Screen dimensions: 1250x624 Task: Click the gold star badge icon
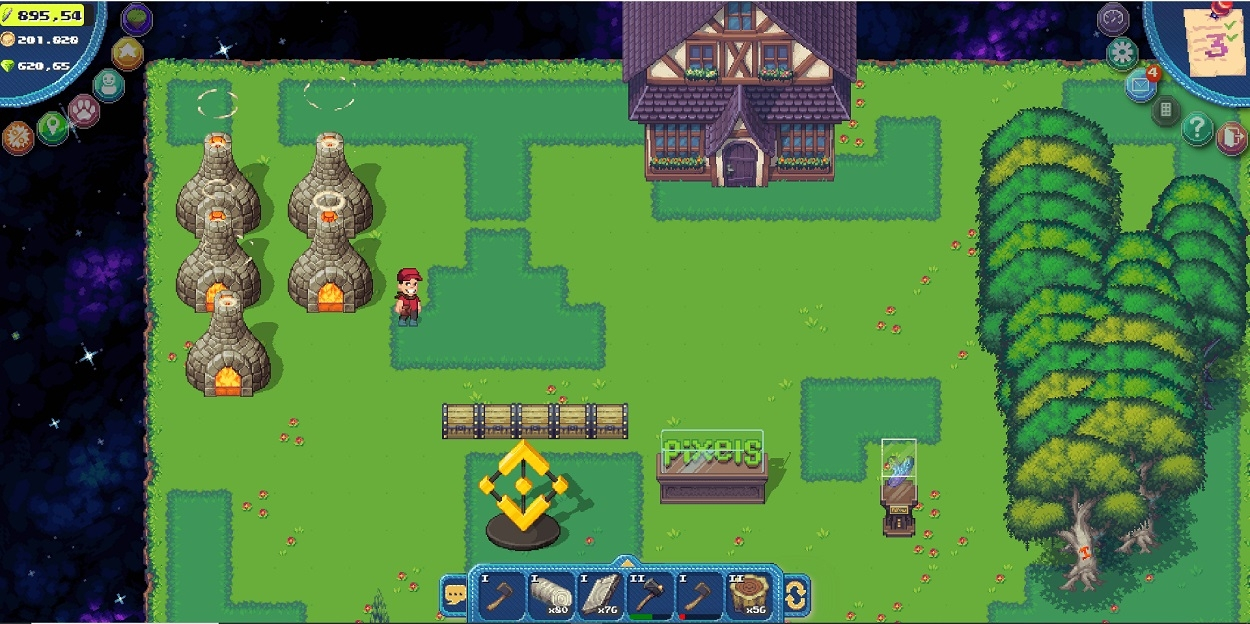(x=127, y=53)
